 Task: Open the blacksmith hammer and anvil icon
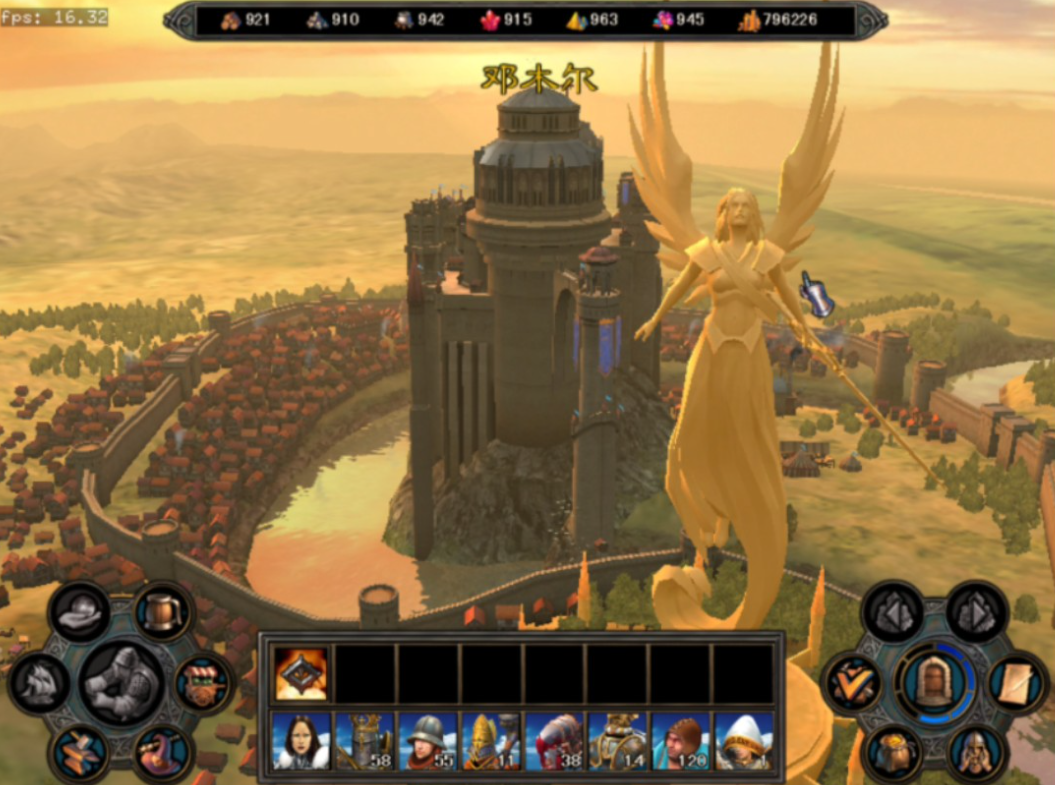[82, 753]
